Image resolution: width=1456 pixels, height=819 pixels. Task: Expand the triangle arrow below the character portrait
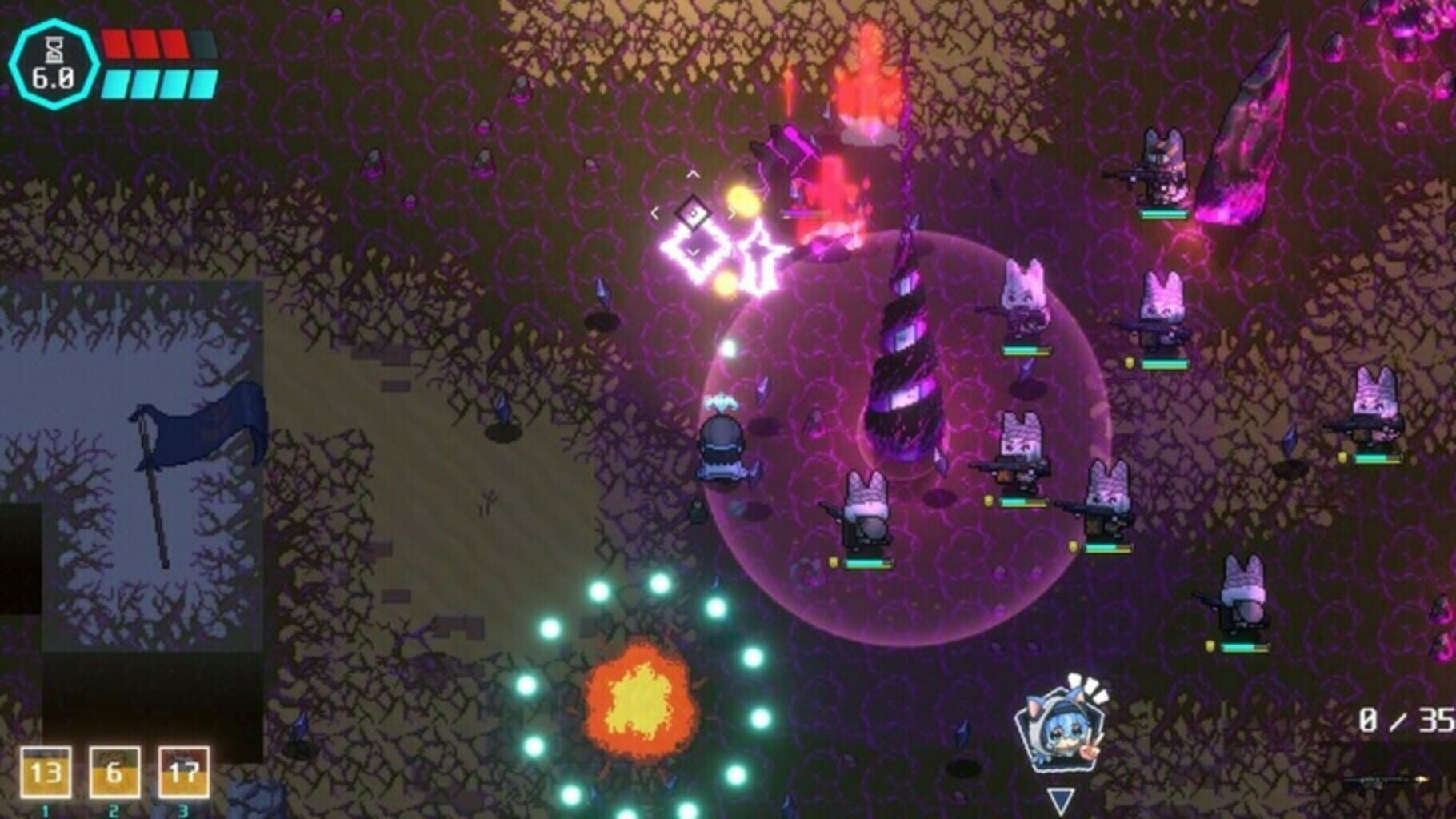(x=1062, y=797)
